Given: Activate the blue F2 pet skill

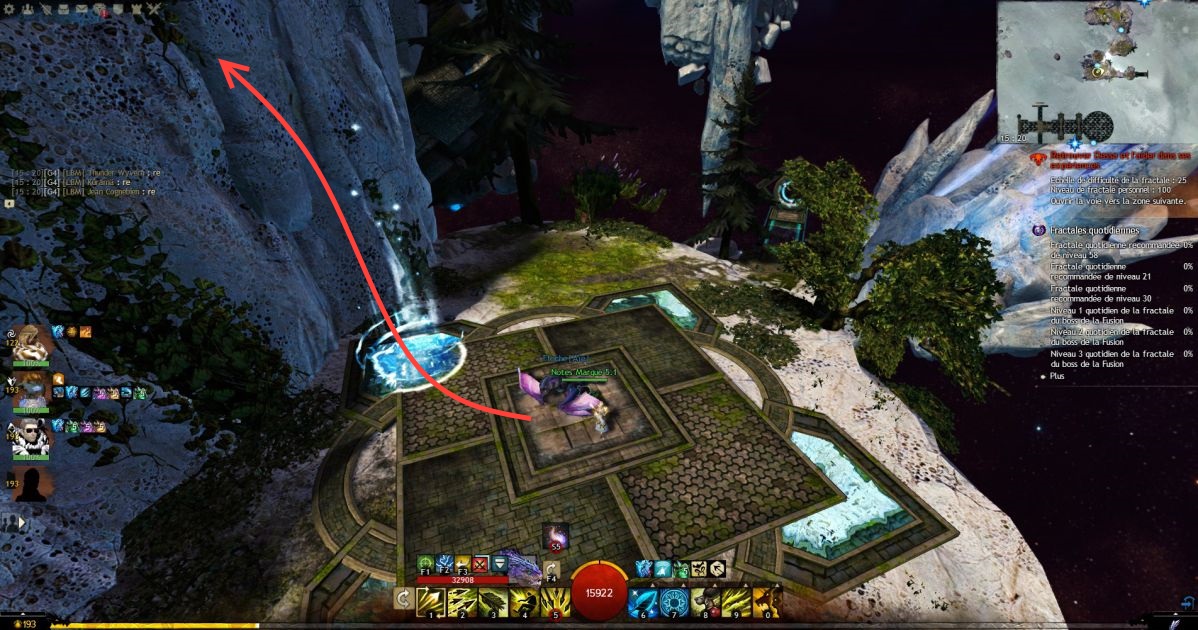Looking at the screenshot, I should (445, 564).
